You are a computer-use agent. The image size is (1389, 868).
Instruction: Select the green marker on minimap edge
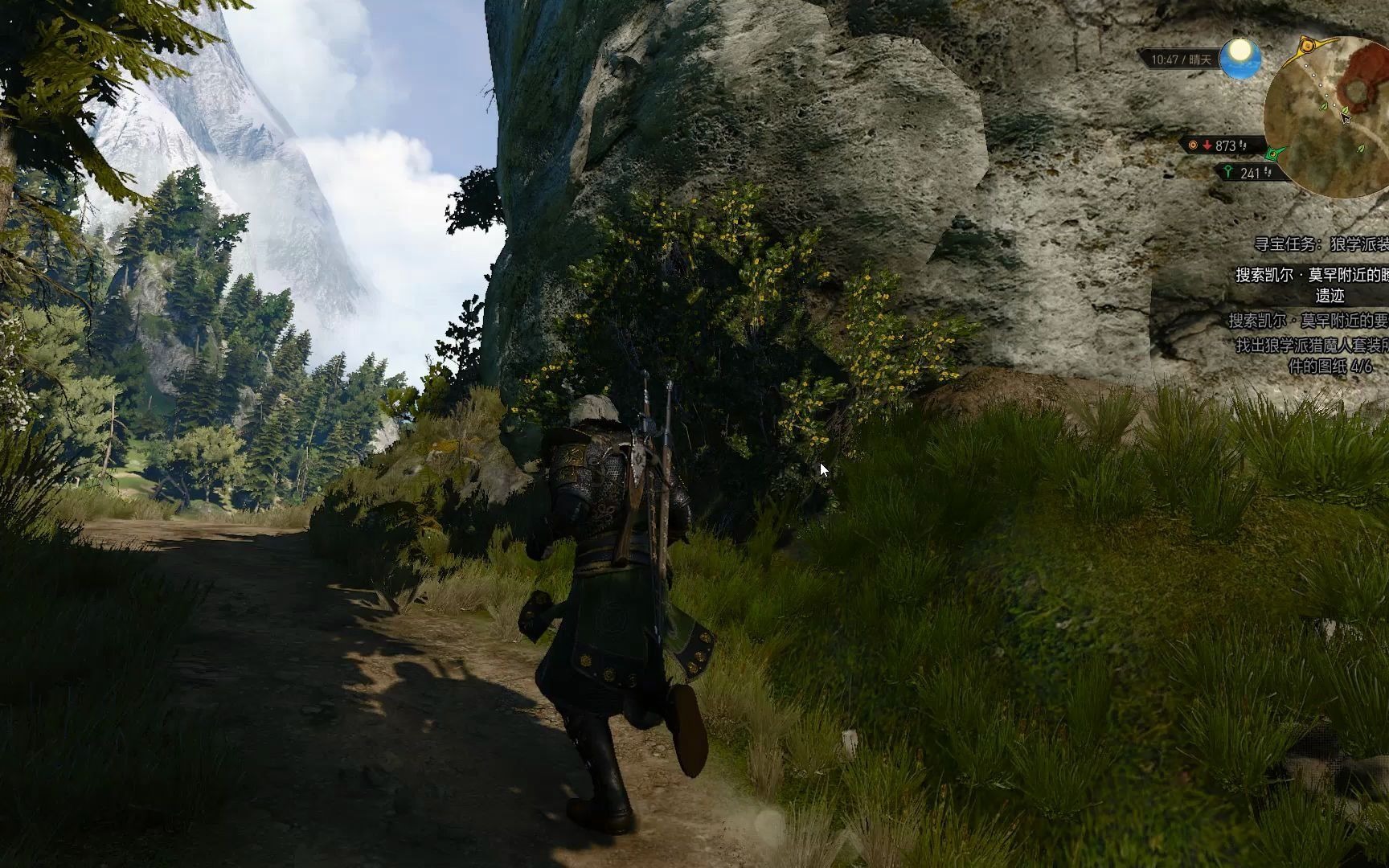1272,152
